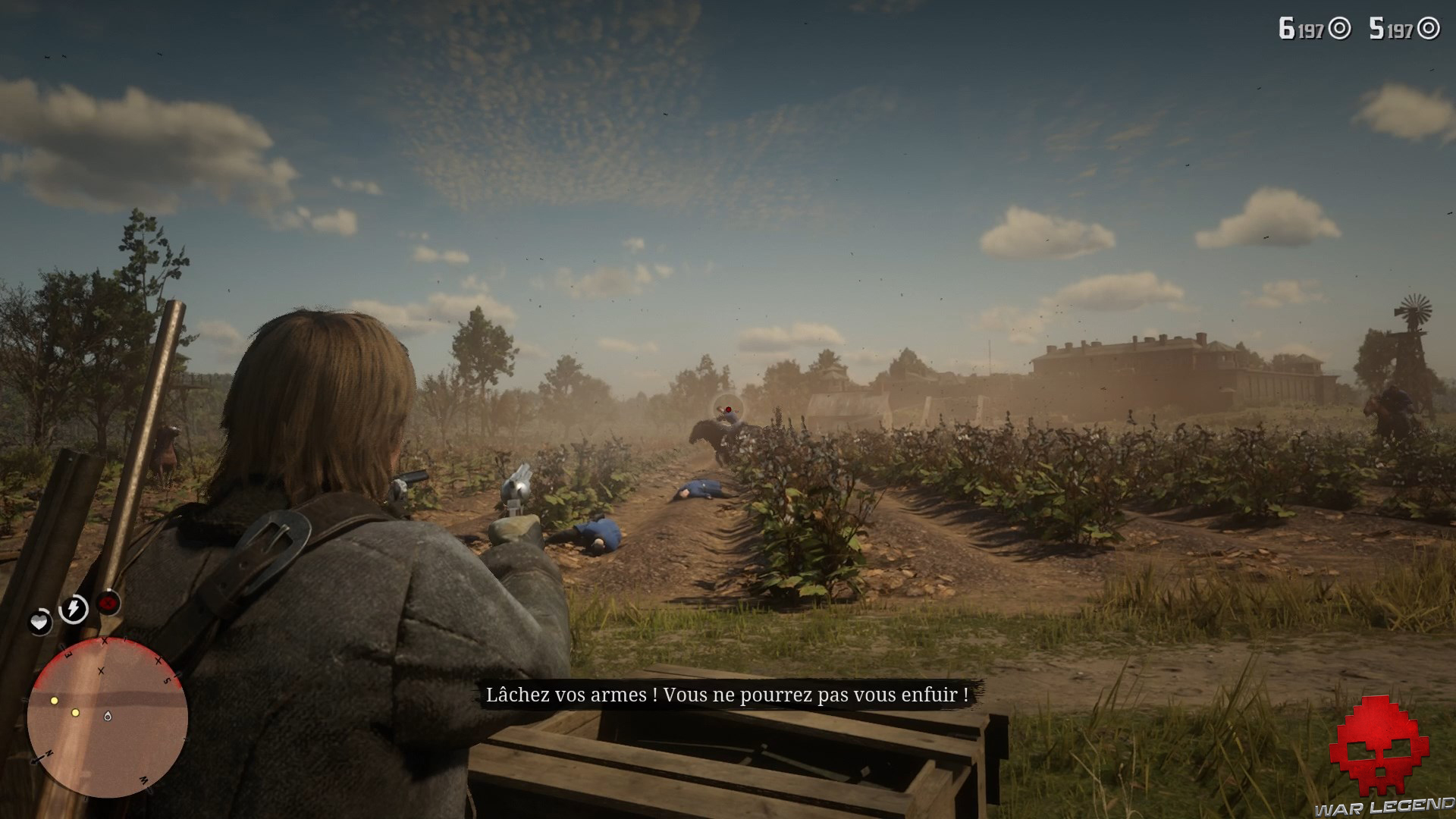Toggle the lower yellow ally dot on minimap
Image resolution: width=1456 pixels, height=819 pixels.
click(75, 713)
